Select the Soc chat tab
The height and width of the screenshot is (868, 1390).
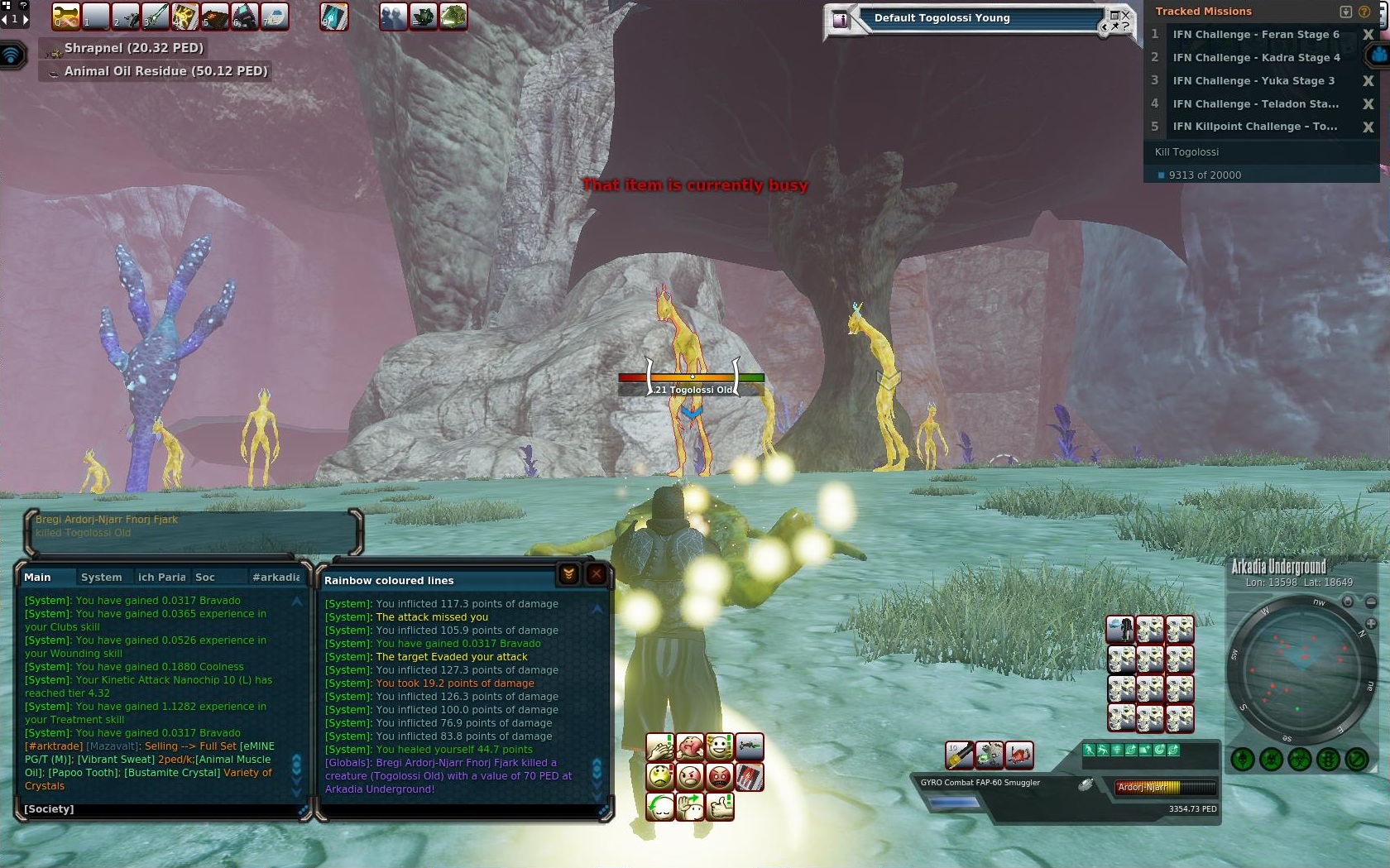(x=205, y=577)
